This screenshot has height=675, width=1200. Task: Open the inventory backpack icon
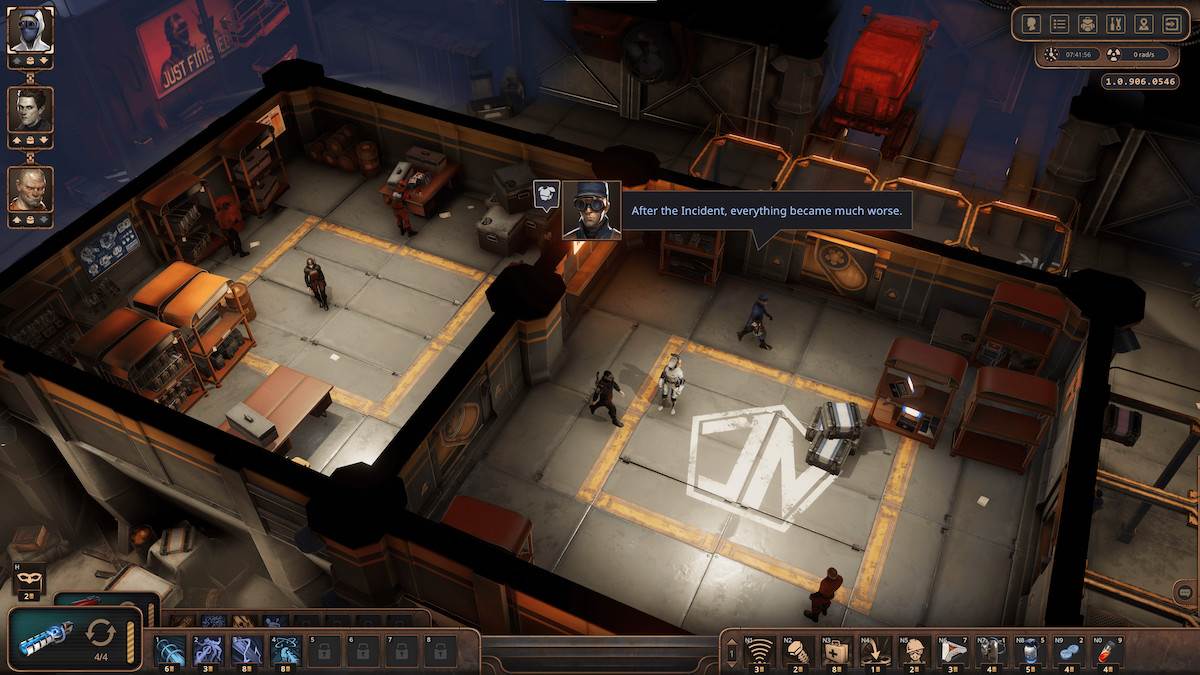1087,23
